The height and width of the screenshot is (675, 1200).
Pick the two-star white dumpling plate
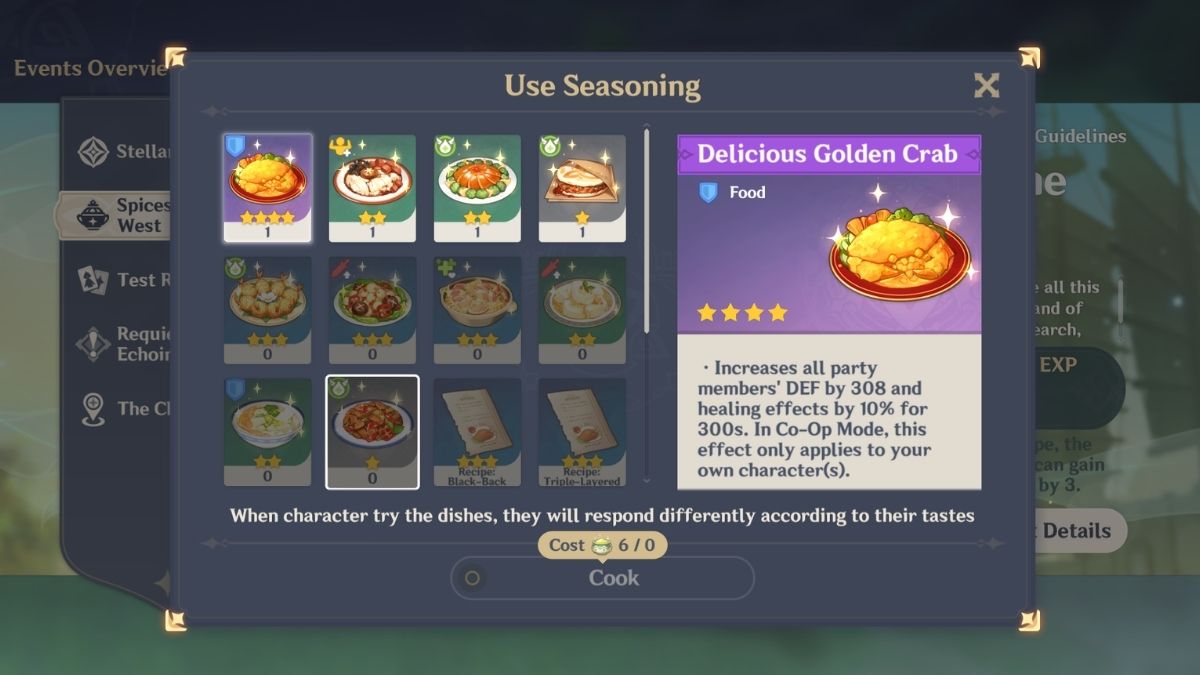click(x=582, y=310)
